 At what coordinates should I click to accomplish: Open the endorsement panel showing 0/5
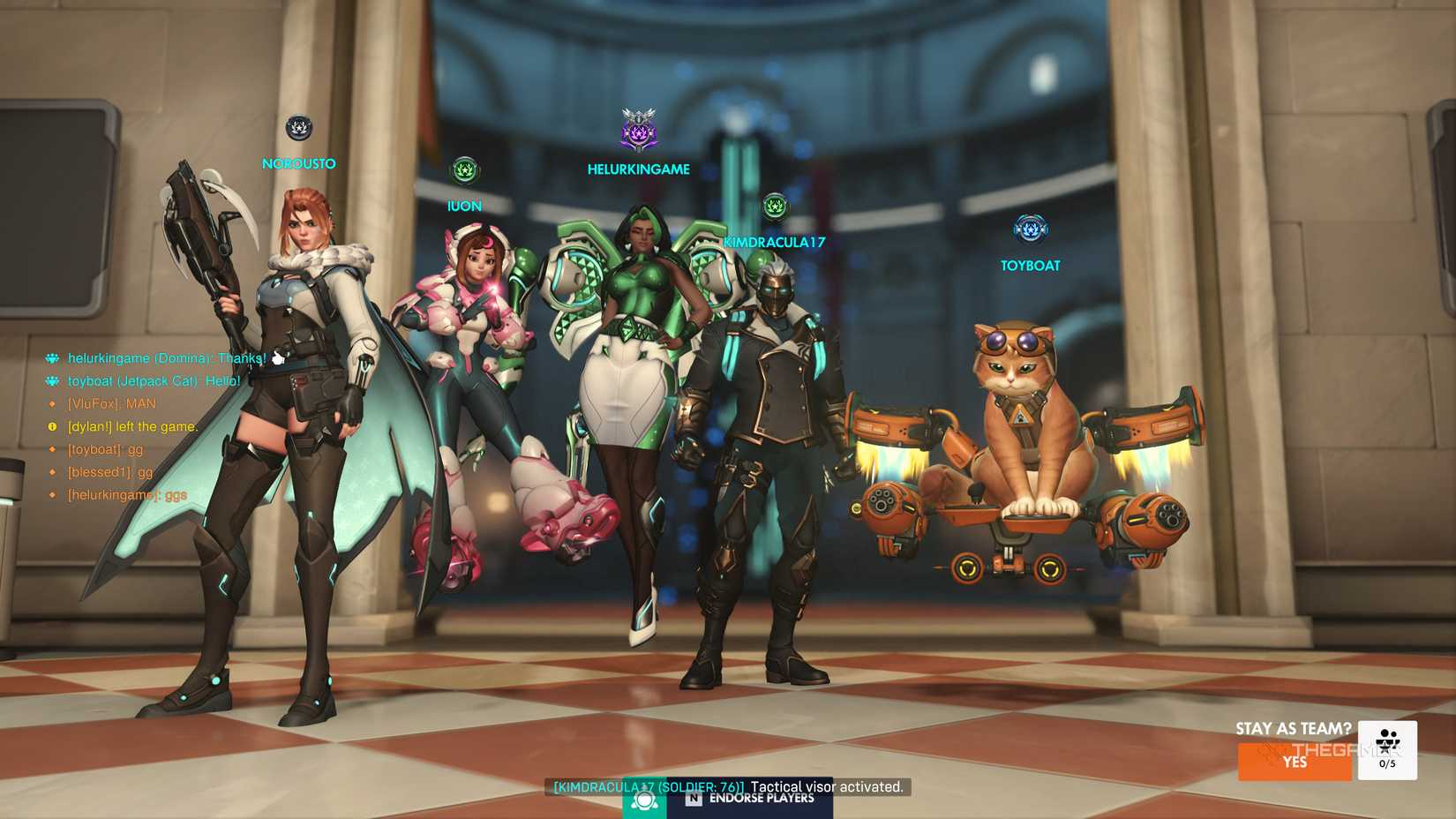(x=1387, y=751)
